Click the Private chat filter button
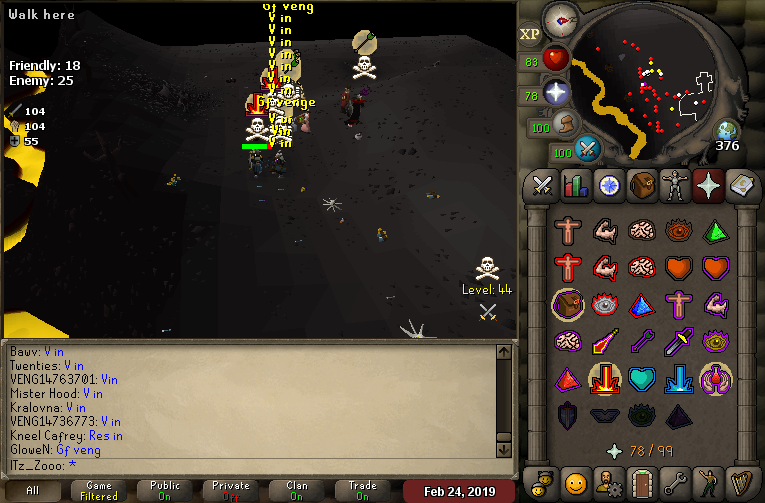This screenshot has height=503, width=765. pos(231,491)
